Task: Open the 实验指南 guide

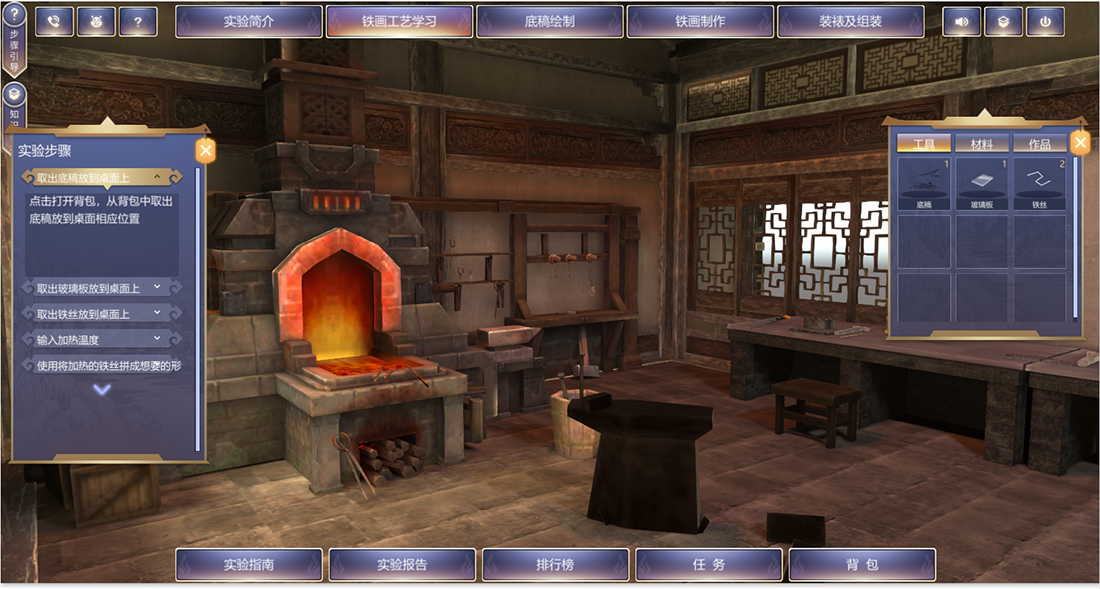Action: pyautogui.click(x=249, y=565)
